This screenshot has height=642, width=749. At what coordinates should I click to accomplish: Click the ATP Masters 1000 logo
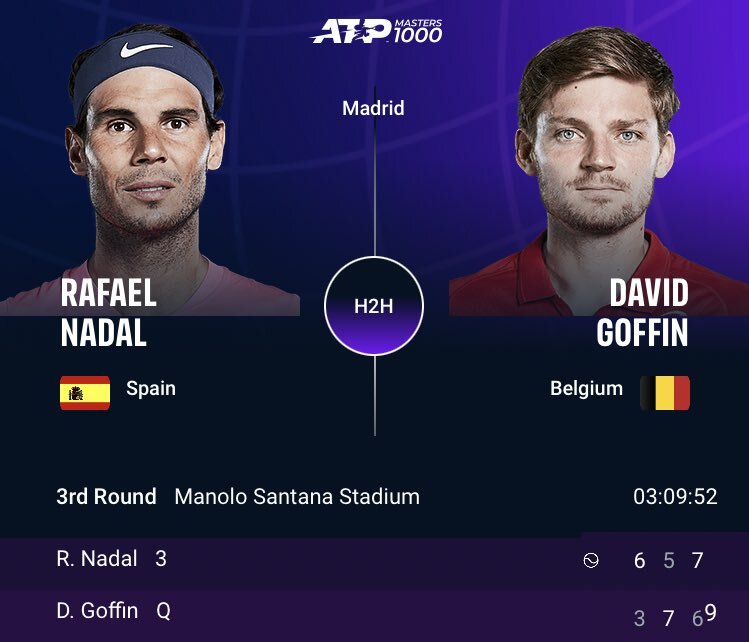(376, 31)
